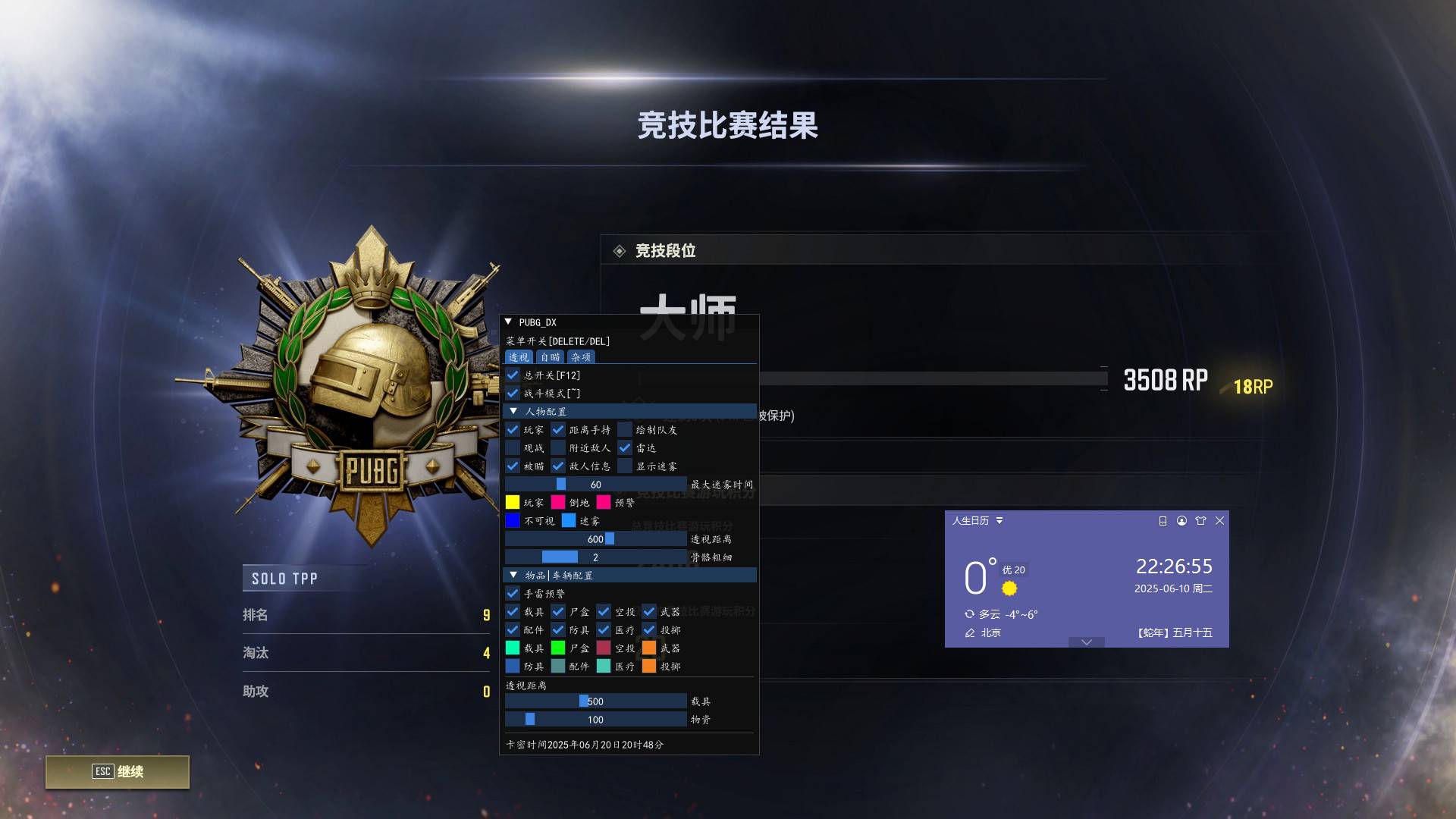Viewport: 1456px width, 819px height.
Task: Open the user account icon on the calendar widget
Action: click(x=1181, y=521)
